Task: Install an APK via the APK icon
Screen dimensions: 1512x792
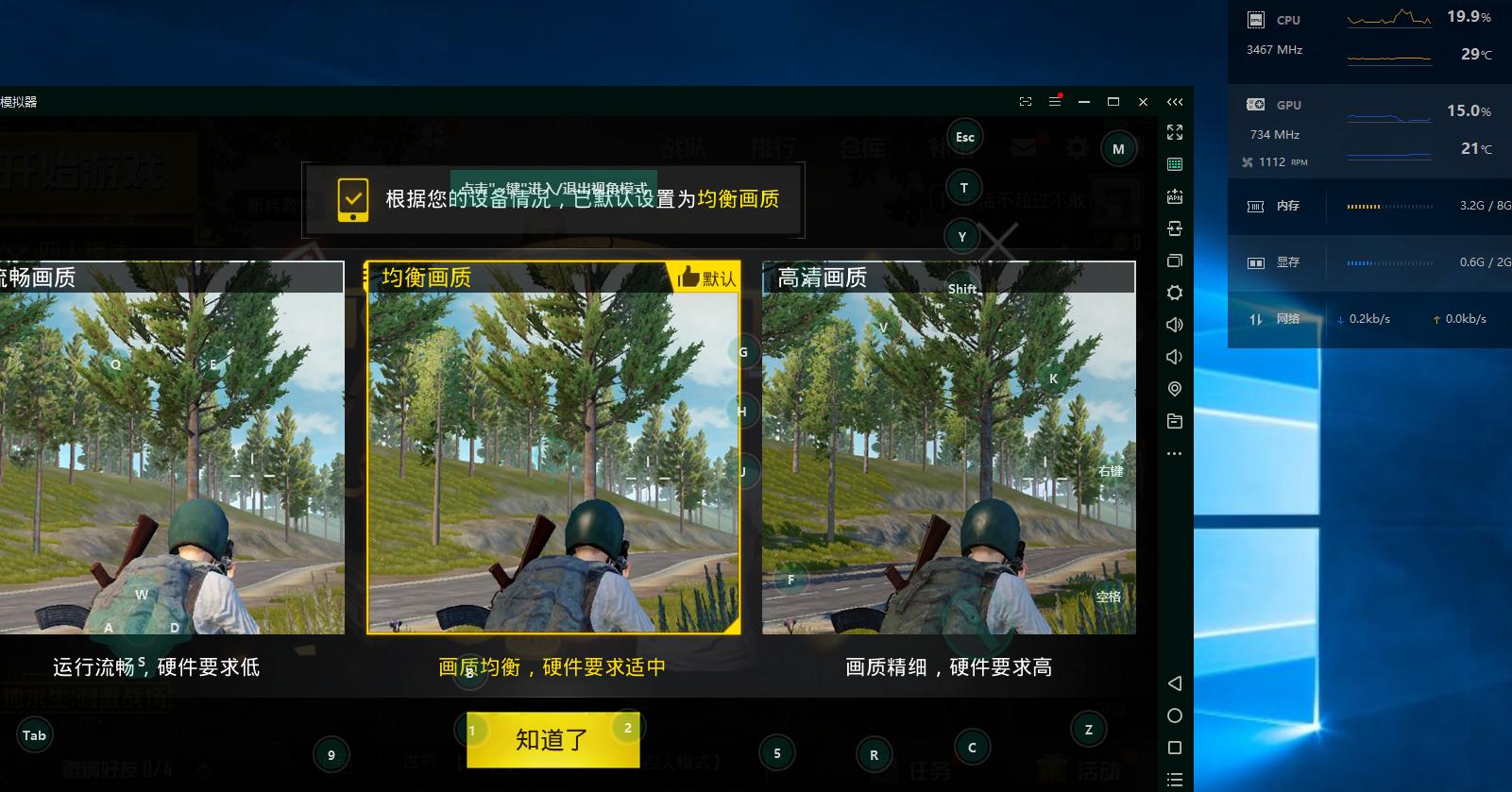Action: tap(1175, 196)
